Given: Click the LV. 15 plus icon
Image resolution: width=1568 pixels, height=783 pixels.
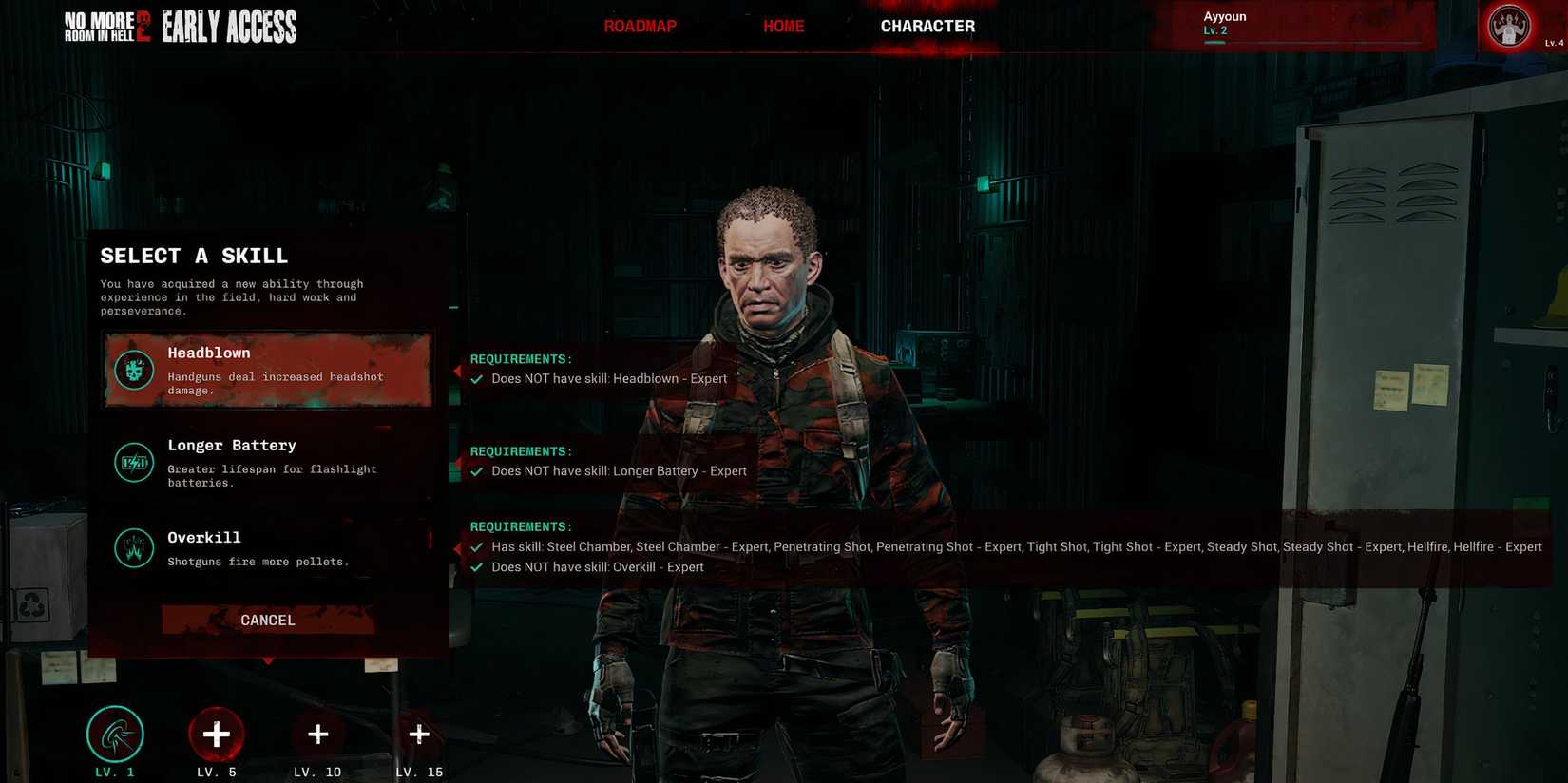Looking at the screenshot, I should (x=418, y=733).
